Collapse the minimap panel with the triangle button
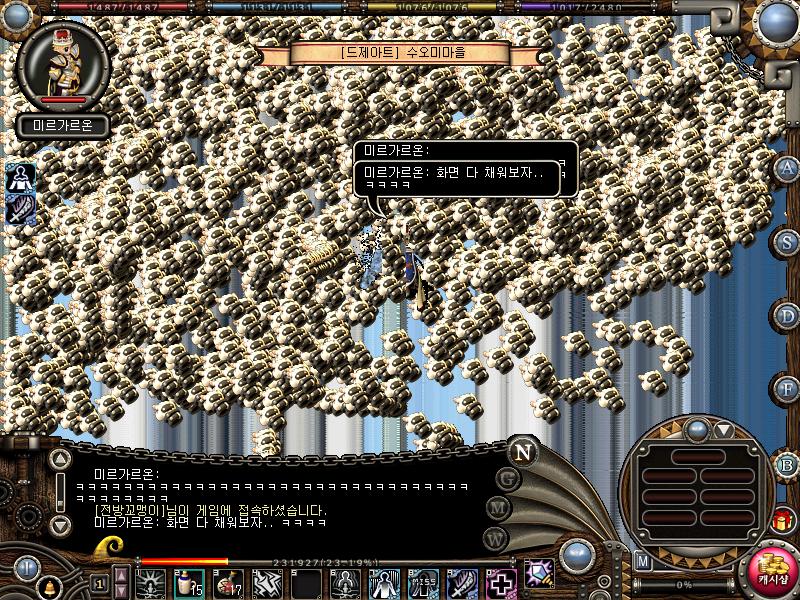This screenshot has height=600, width=800. pos(723,431)
